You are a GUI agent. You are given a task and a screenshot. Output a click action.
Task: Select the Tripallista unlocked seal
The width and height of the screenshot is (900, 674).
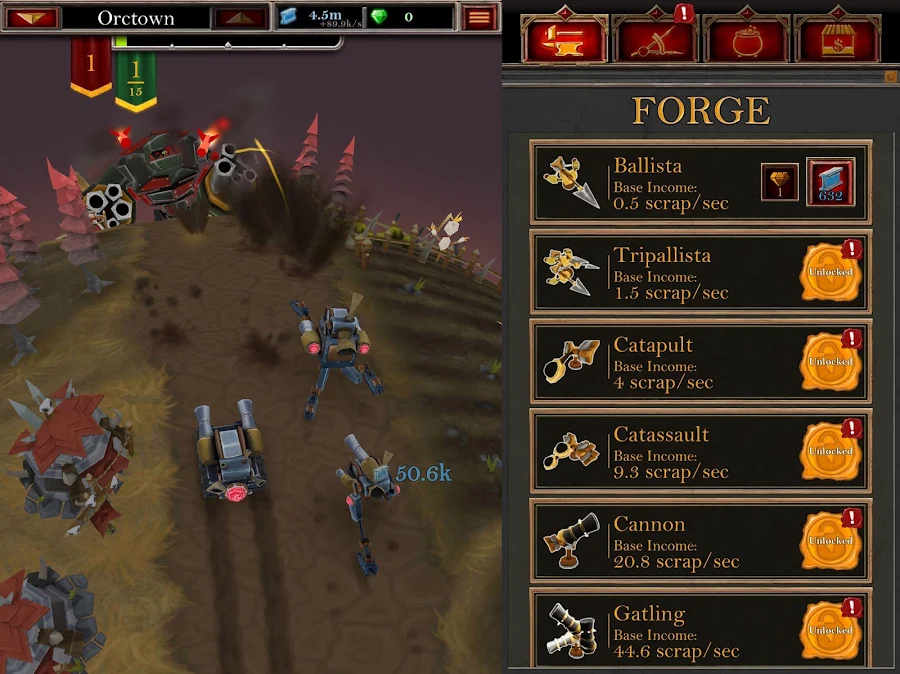831,272
